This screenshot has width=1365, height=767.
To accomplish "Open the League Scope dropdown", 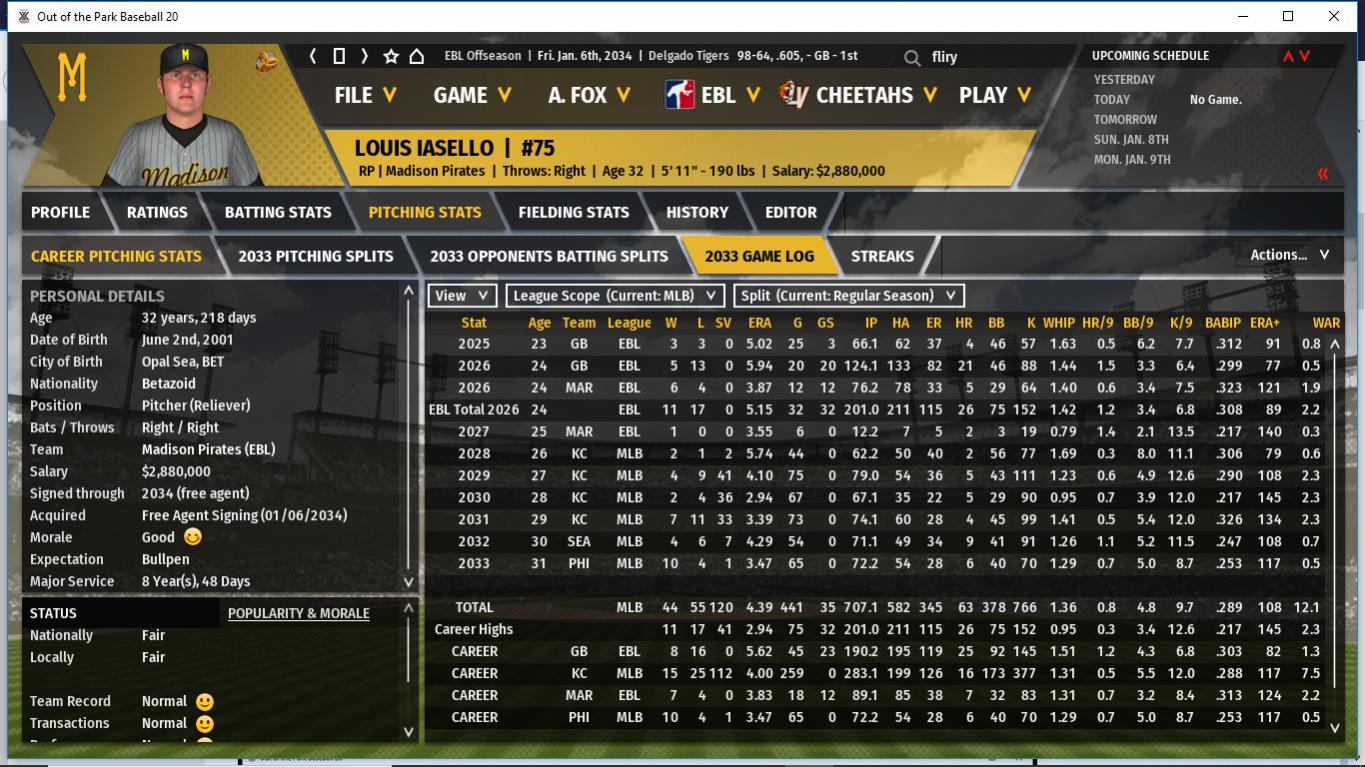I will click(x=615, y=296).
